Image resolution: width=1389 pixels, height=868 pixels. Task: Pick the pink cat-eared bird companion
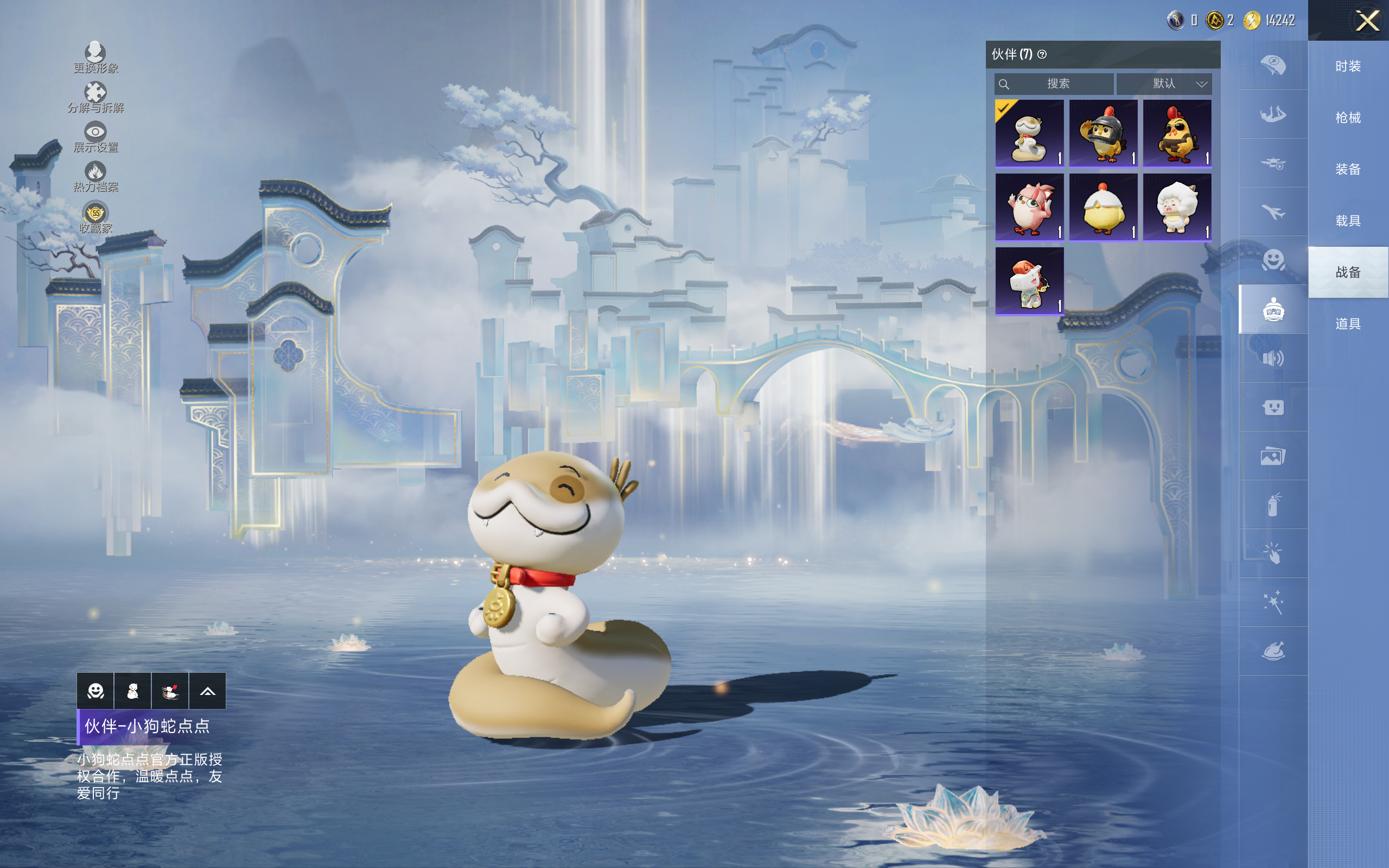[x=1029, y=207]
